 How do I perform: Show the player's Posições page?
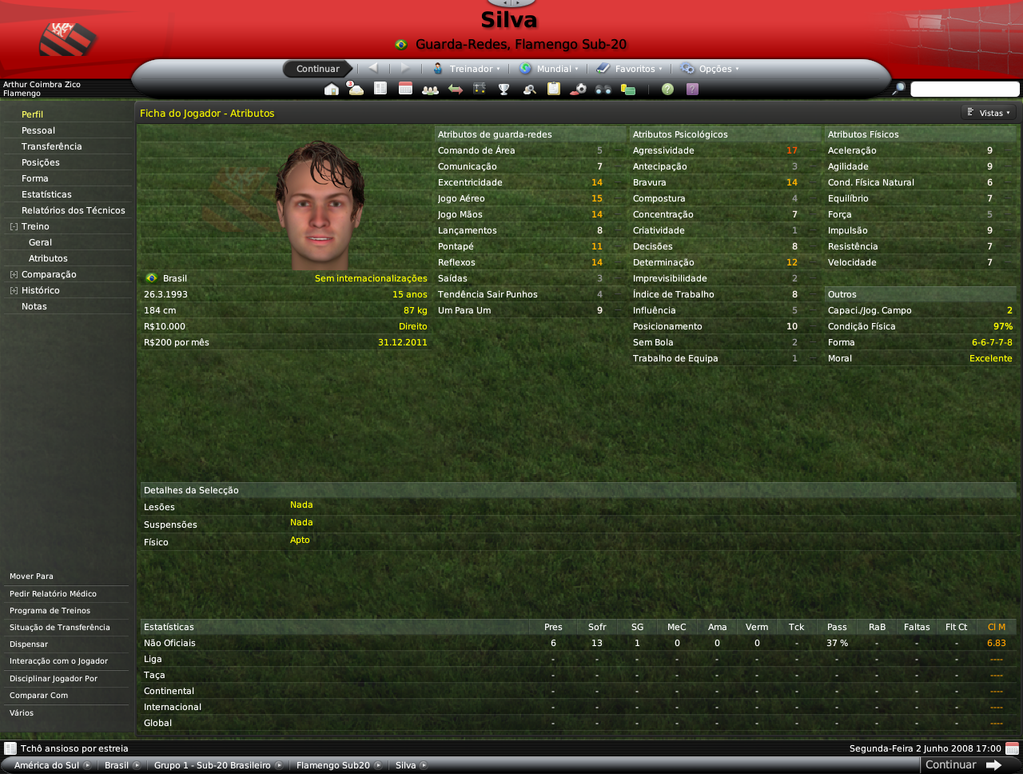(x=41, y=162)
